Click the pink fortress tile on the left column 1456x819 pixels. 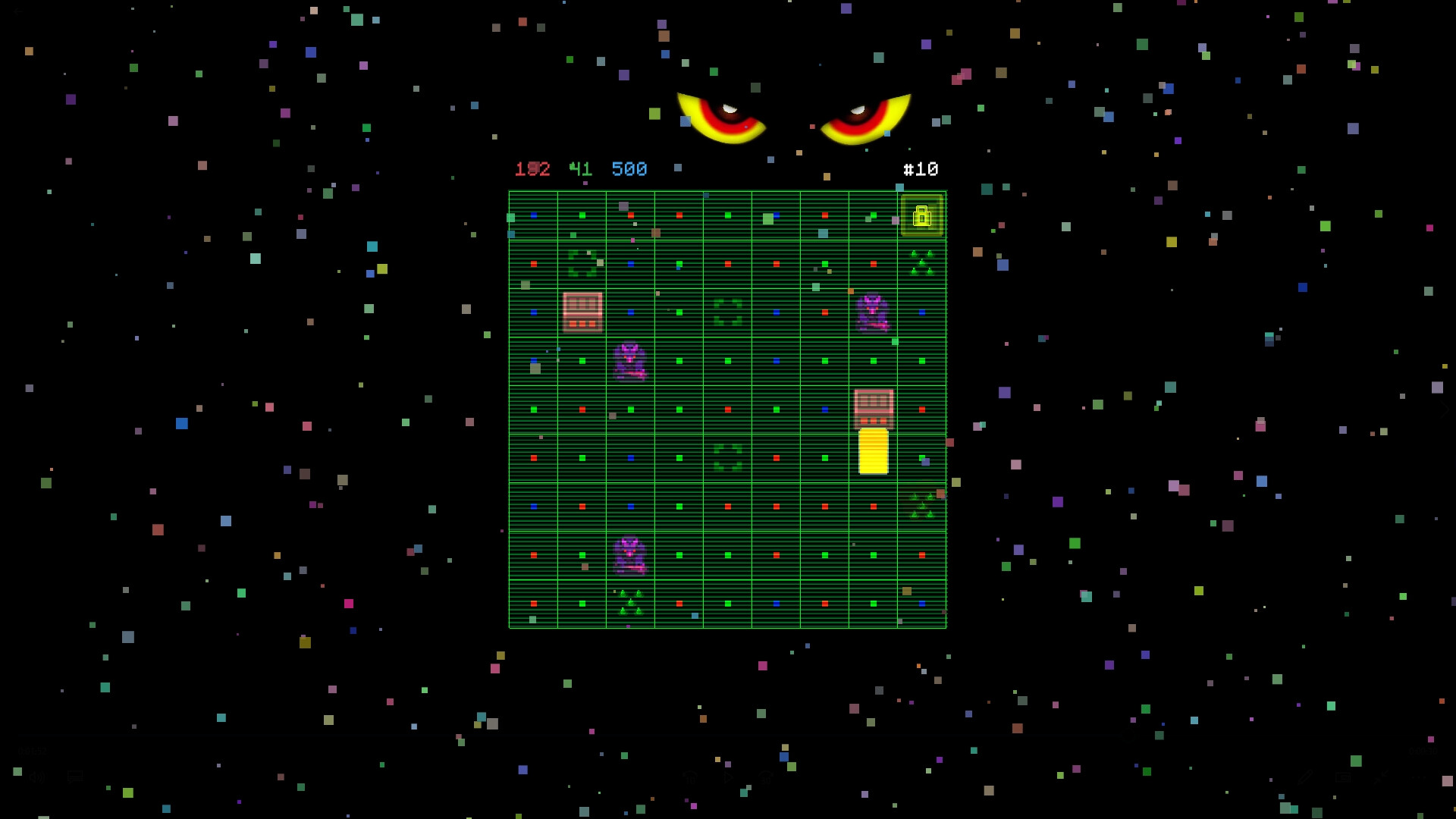tap(582, 312)
